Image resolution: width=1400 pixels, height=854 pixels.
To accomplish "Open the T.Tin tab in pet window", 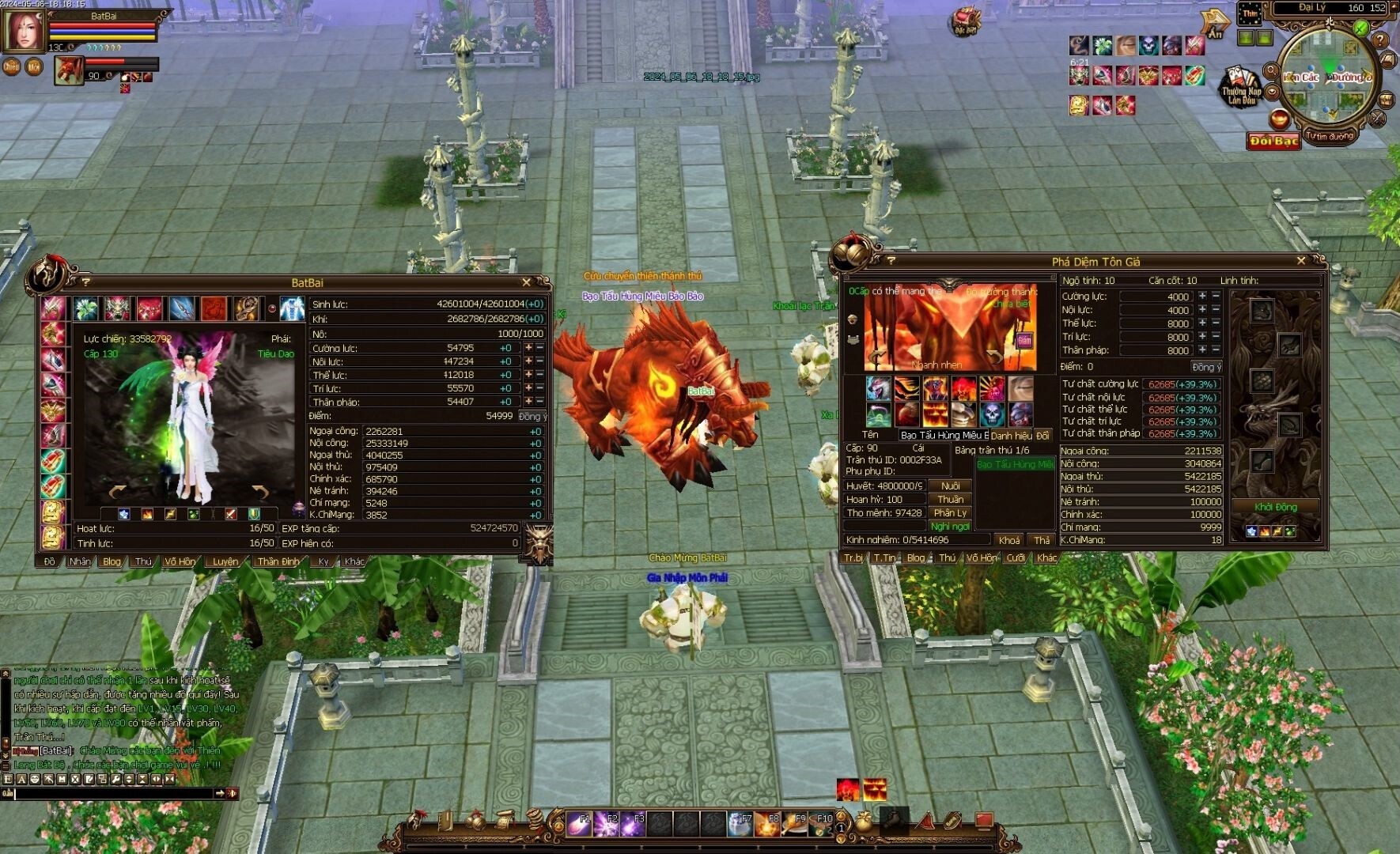I will [885, 557].
